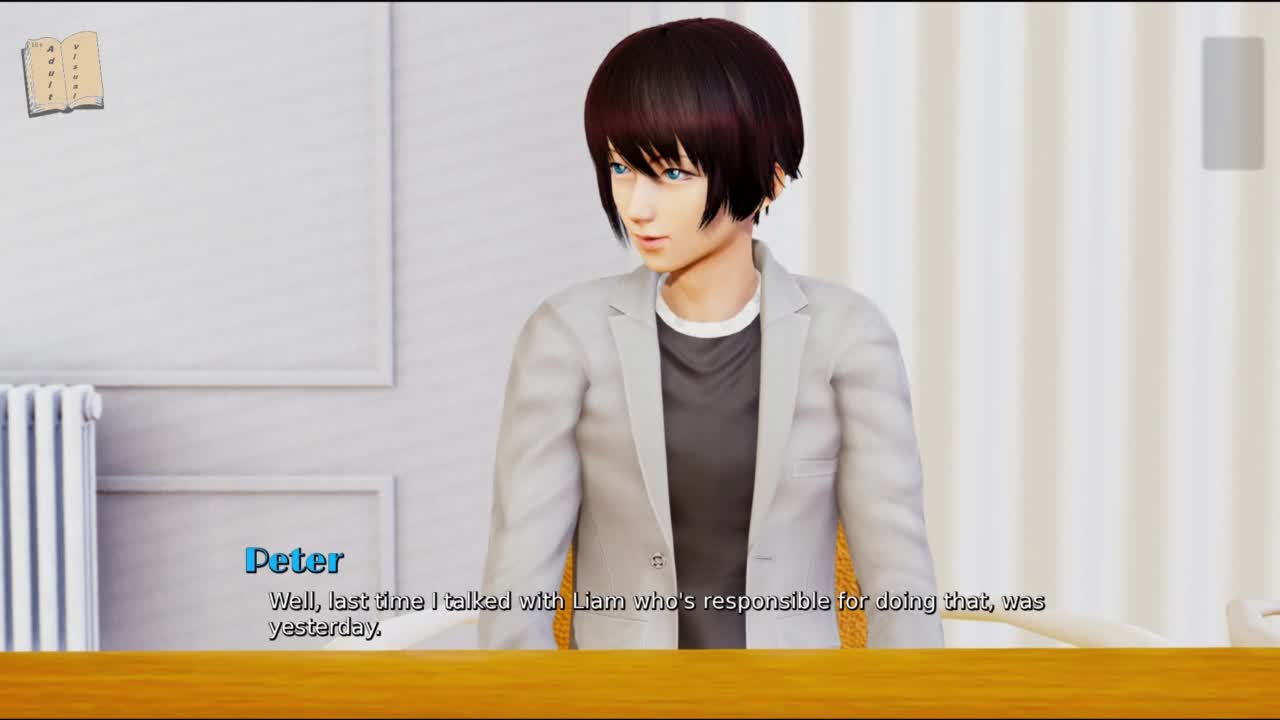Open the gray translucent panel button
The width and height of the screenshot is (1280, 720).
(1232, 103)
